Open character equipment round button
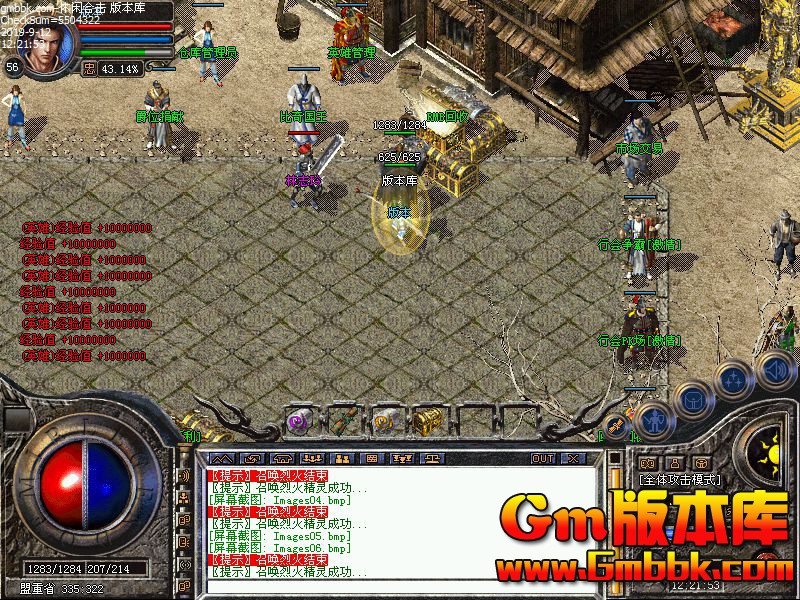The height and width of the screenshot is (600, 800). click(652, 420)
